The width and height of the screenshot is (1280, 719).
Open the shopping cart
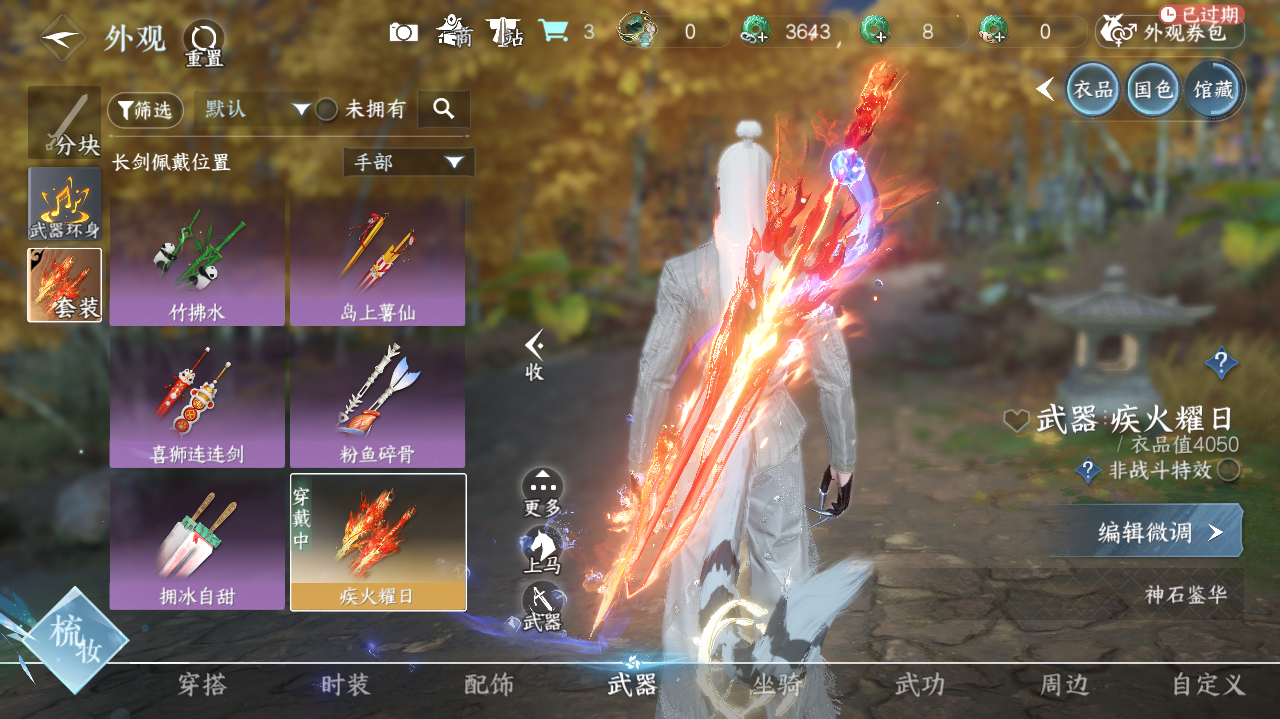pos(553,32)
